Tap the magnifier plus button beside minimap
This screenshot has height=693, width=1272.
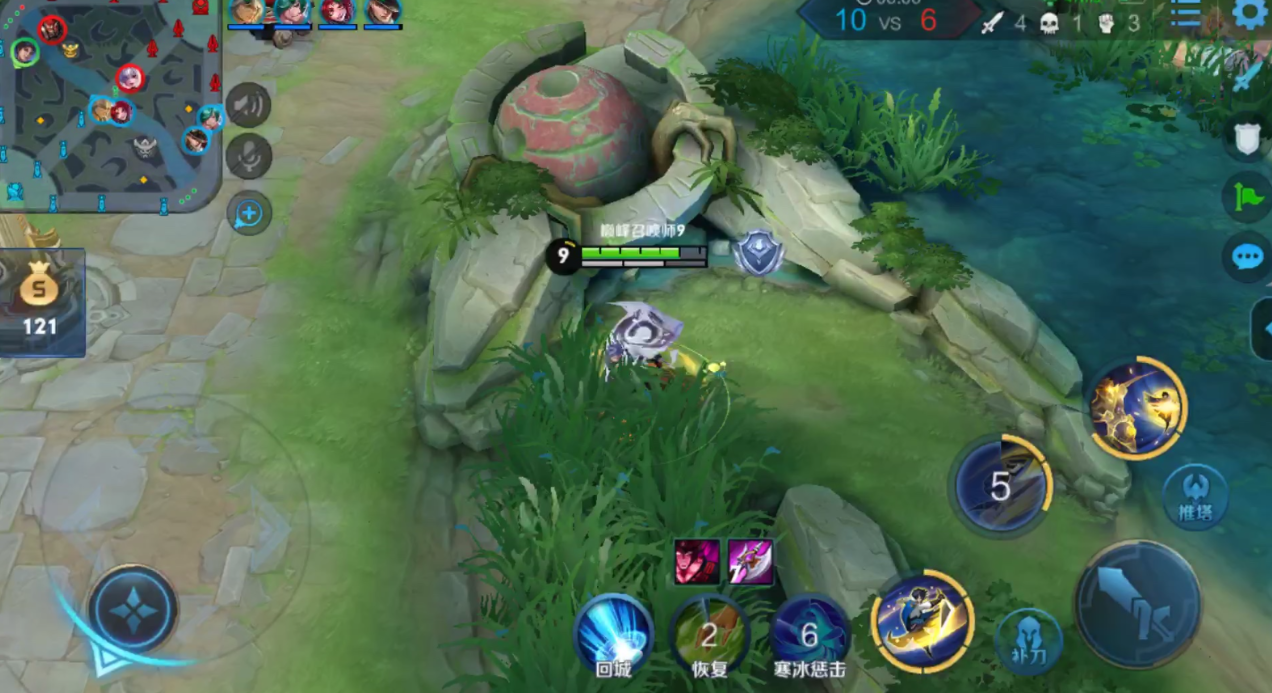pyautogui.click(x=248, y=213)
